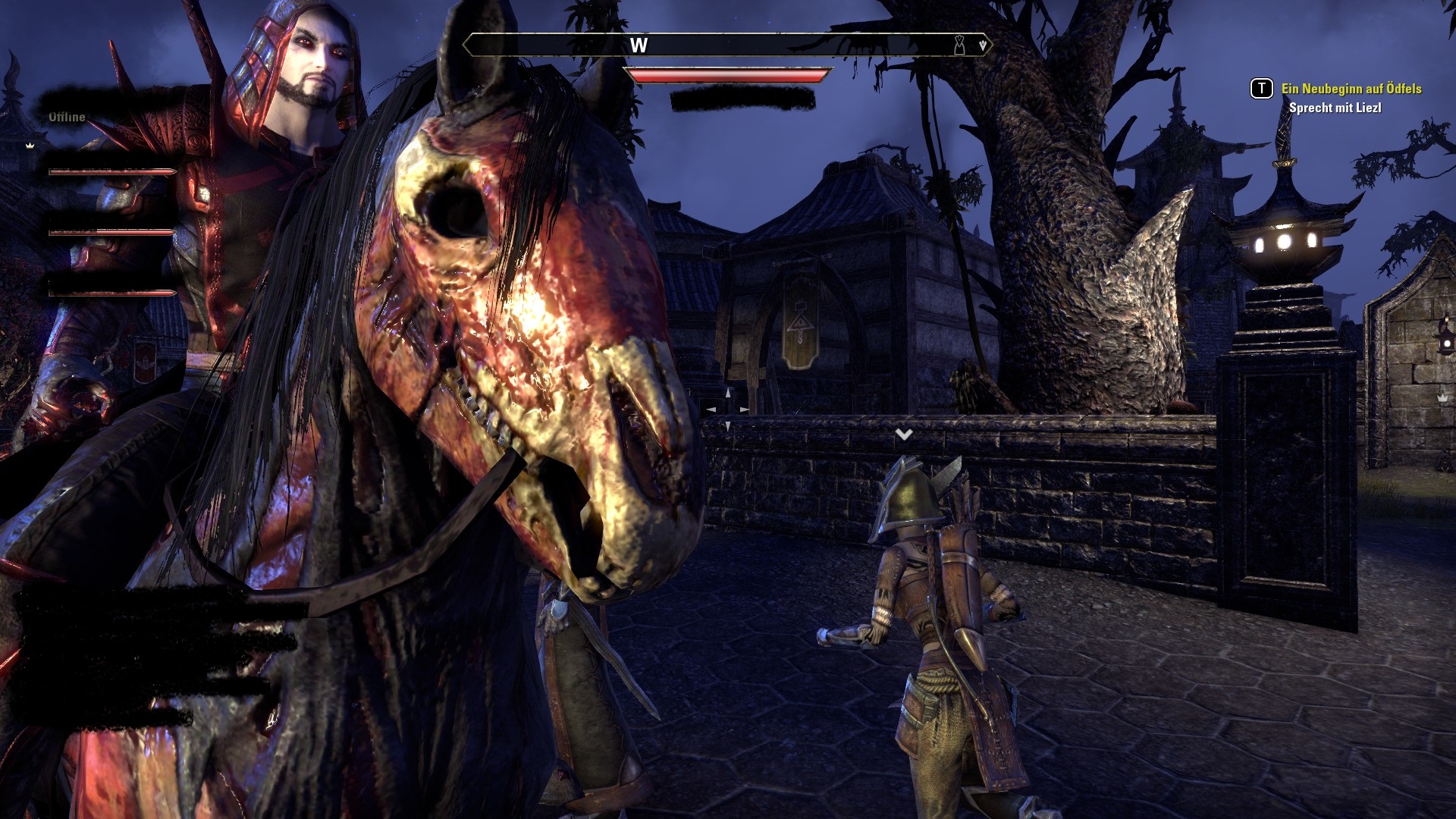
Task: Click the arrowhead quest marker on the compass
Action: click(x=983, y=45)
